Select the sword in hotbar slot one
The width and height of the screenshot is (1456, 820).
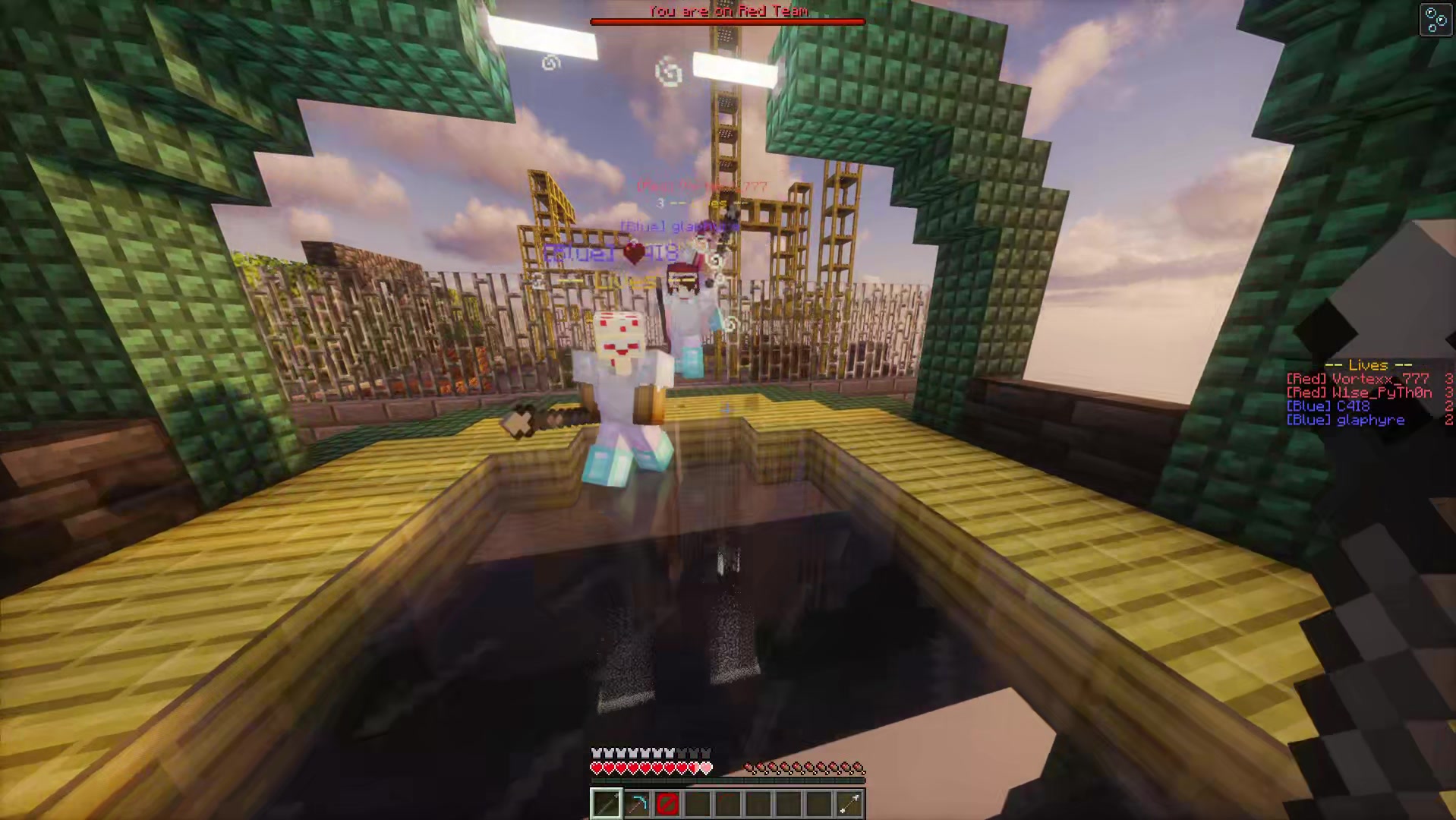[606, 803]
